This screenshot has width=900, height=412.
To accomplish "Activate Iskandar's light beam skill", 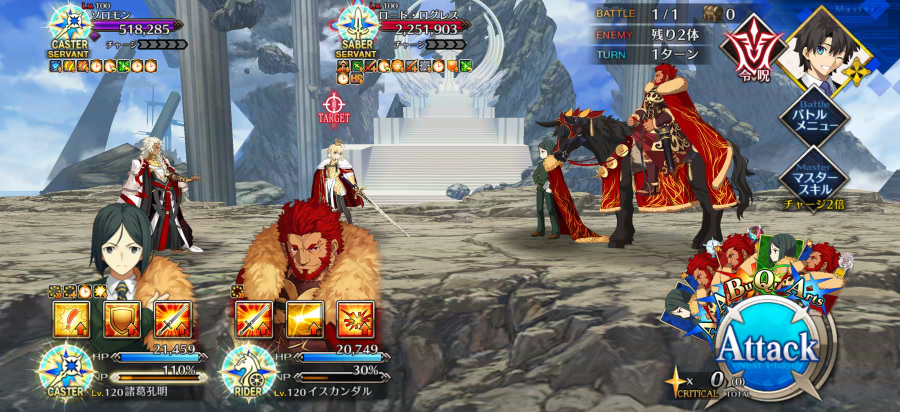I will click(303, 319).
